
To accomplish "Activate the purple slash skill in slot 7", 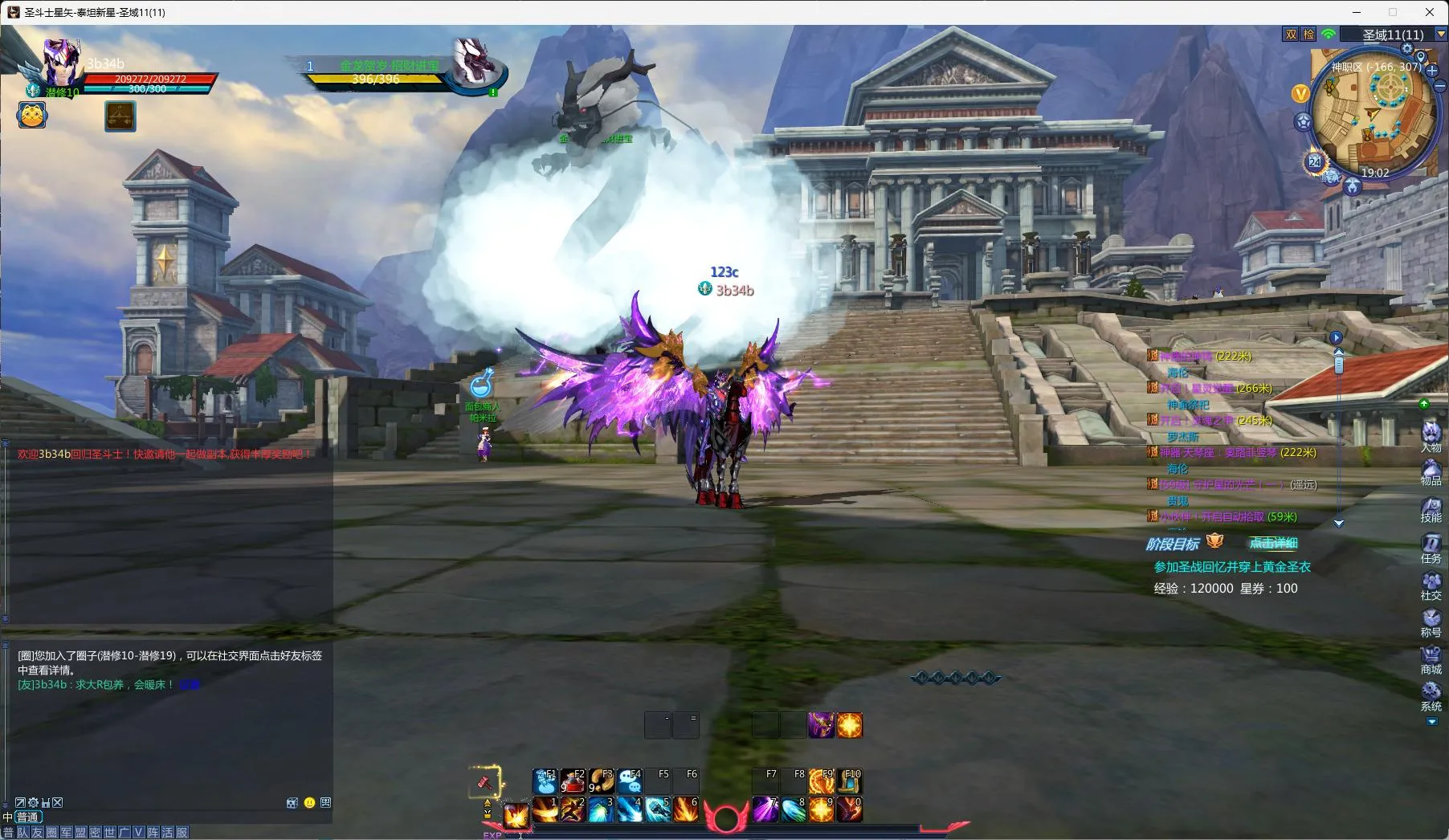I will (x=765, y=809).
